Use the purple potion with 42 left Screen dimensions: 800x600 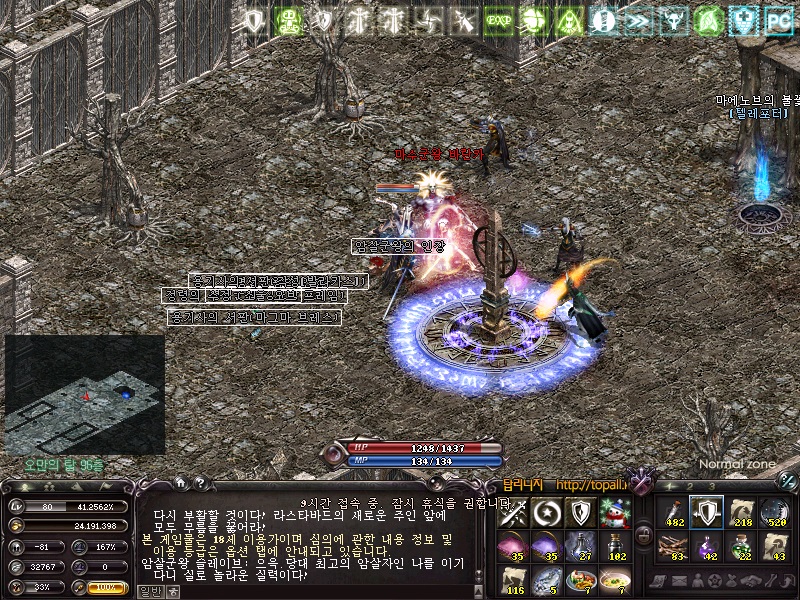707,546
